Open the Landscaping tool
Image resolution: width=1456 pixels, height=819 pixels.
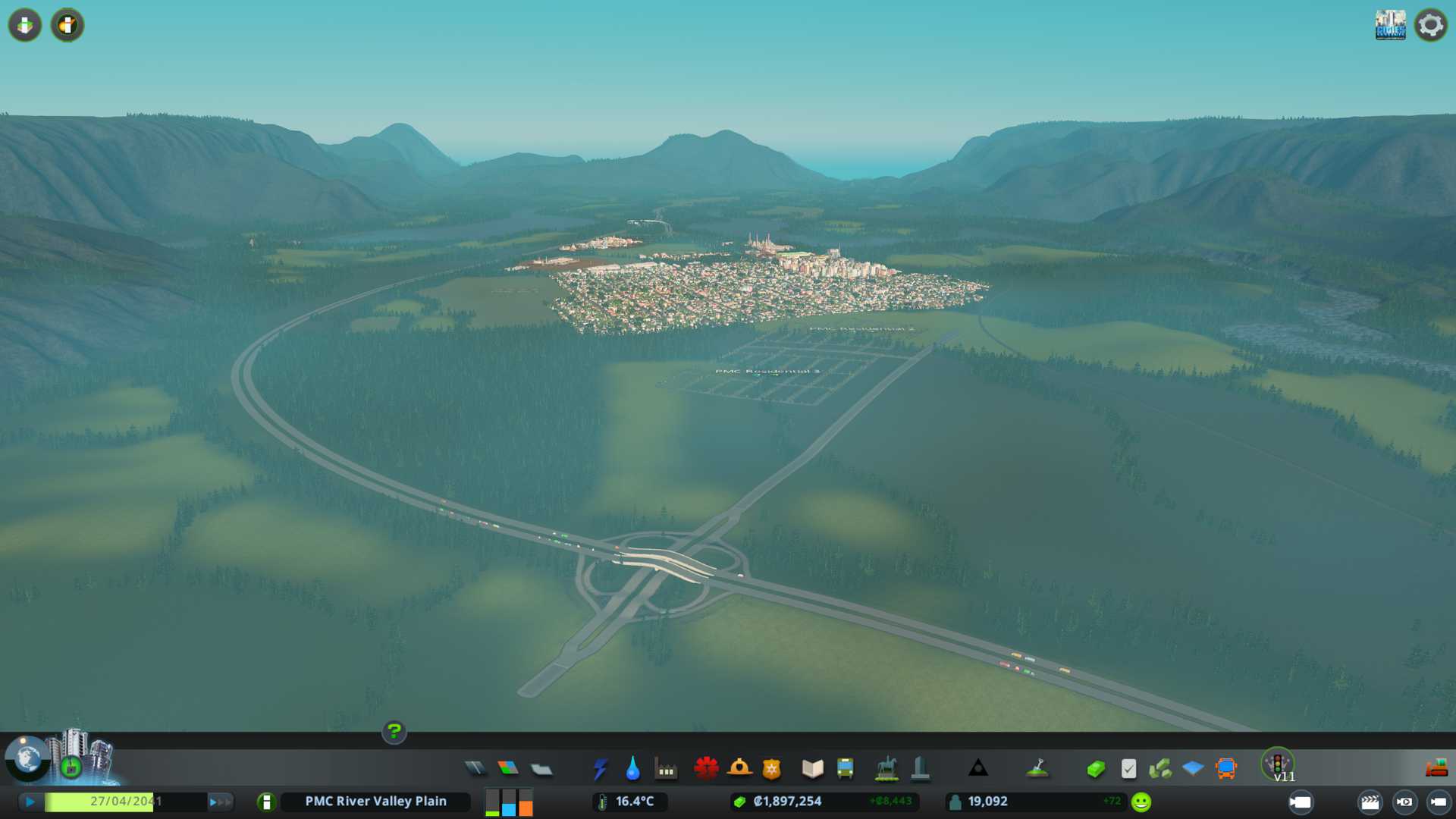1037,768
